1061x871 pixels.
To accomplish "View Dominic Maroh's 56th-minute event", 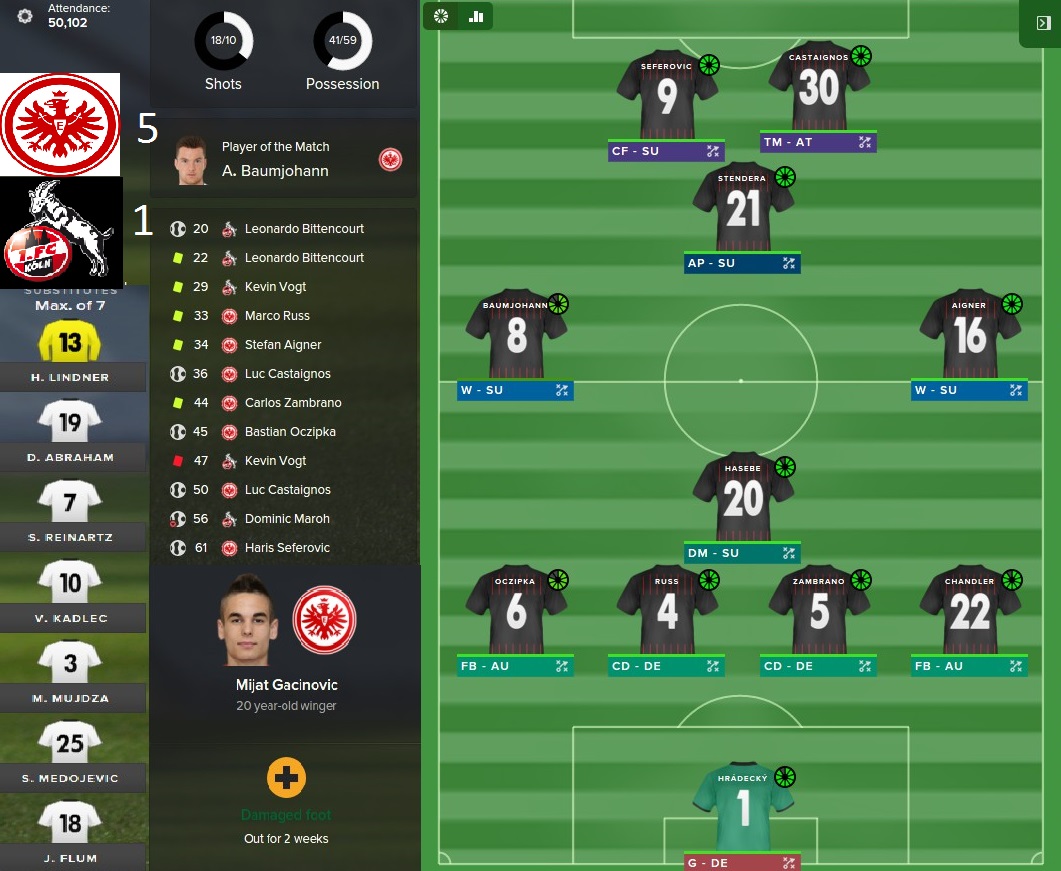I will click(x=286, y=519).
